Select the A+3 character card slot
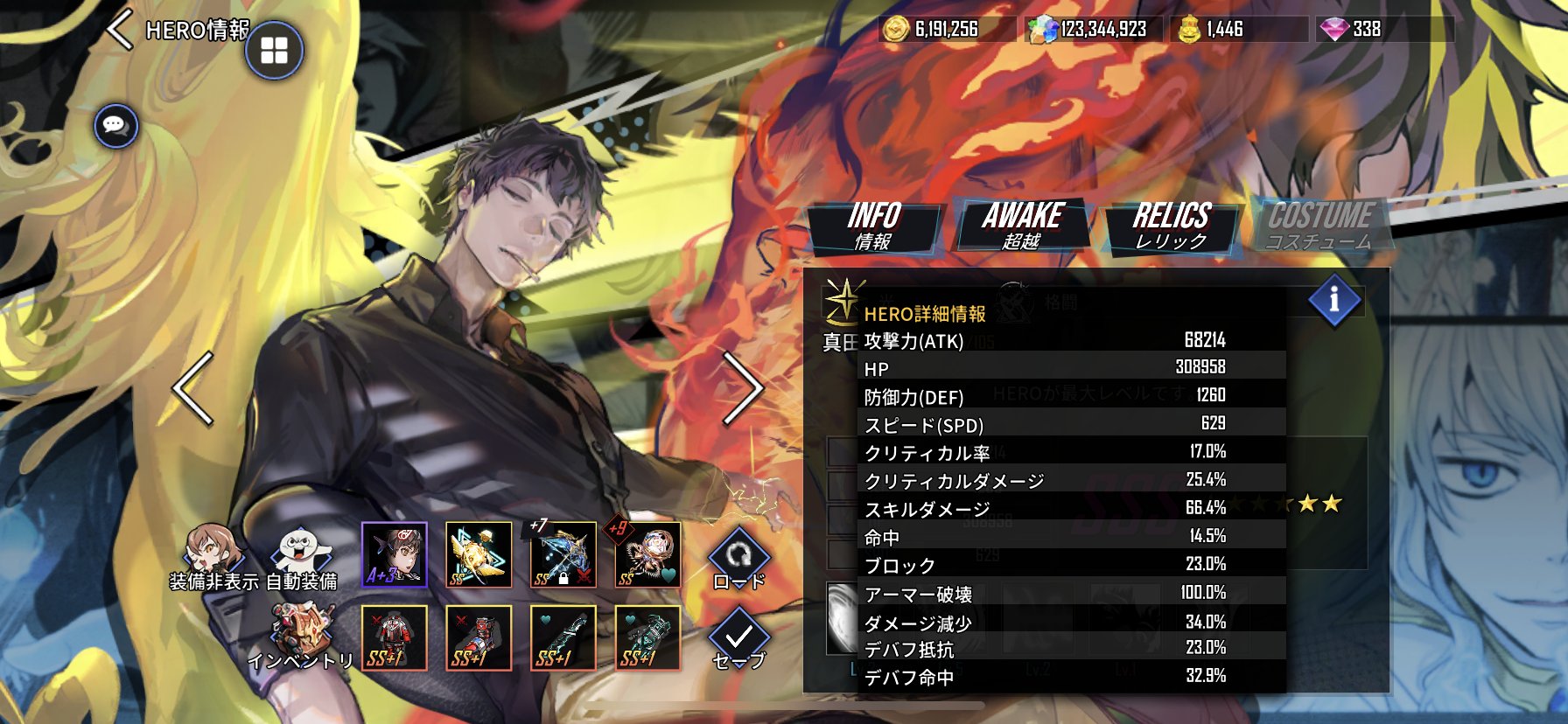Screen dimensions: 1568x724 (395, 554)
